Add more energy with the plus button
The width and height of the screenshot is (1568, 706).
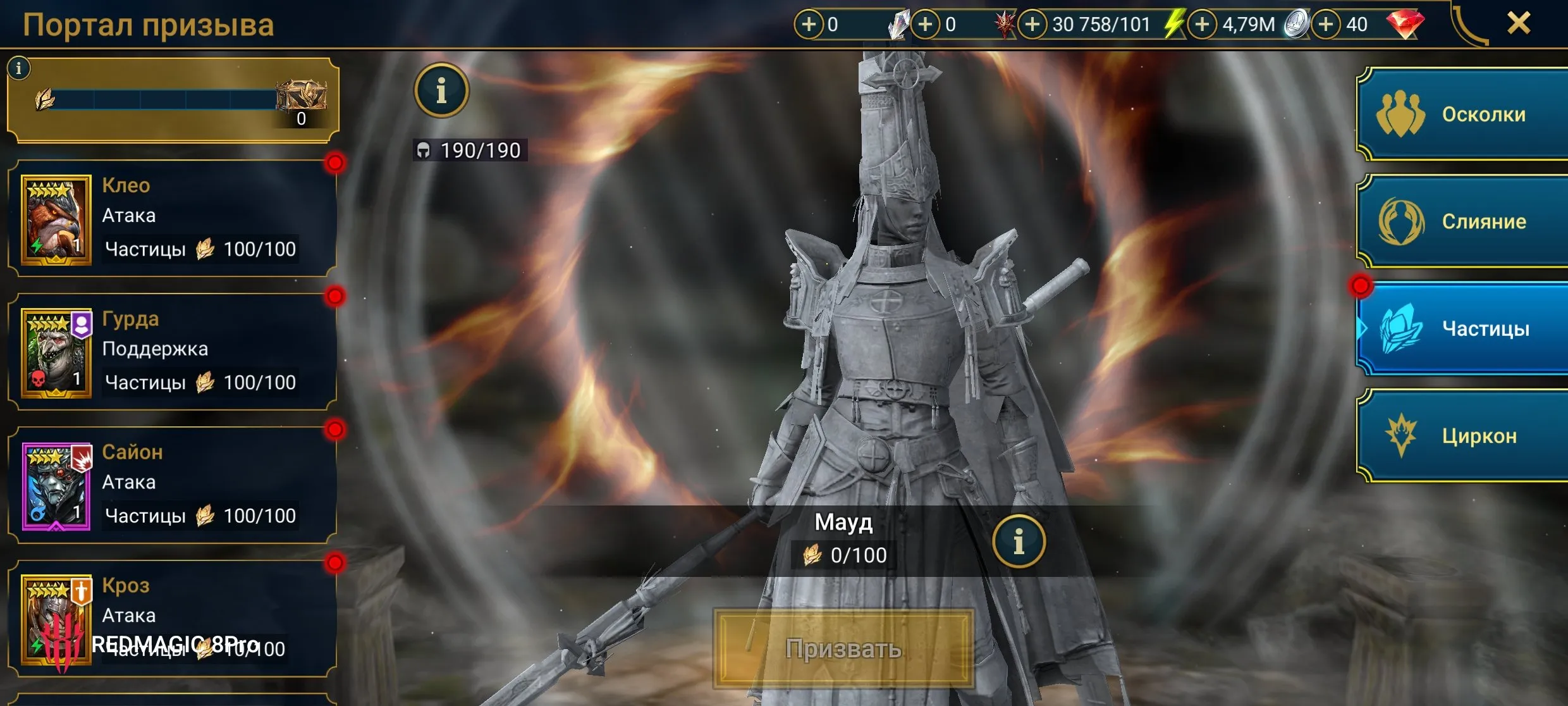(x=1032, y=25)
